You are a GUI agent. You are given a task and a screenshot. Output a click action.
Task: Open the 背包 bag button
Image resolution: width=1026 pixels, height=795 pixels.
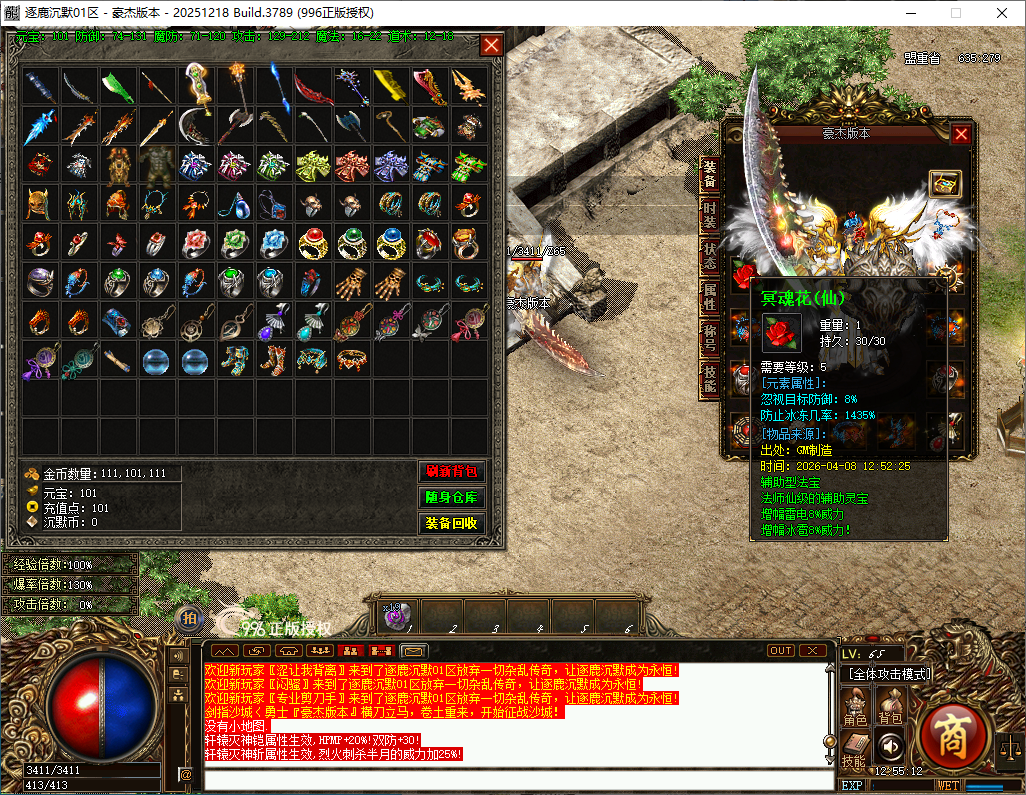point(890,706)
